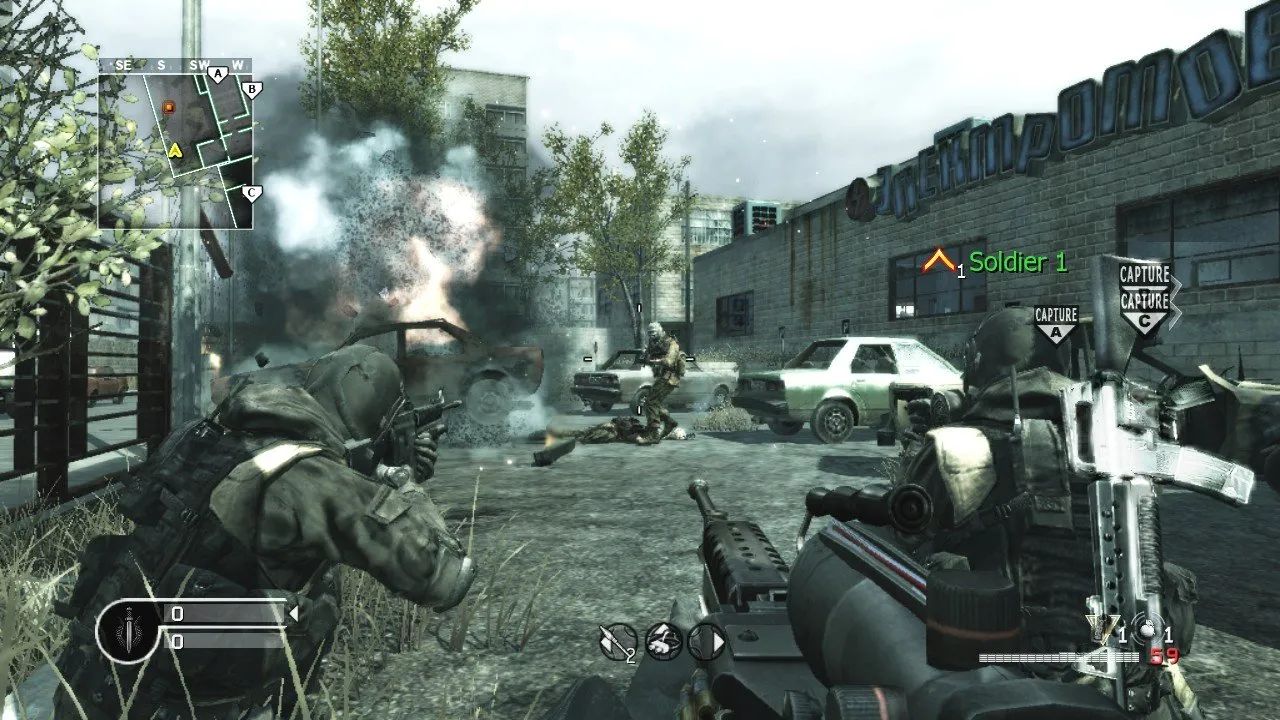The height and width of the screenshot is (720, 1280).
Task: Select the flashbang grenade icon
Action: coord(1147,629)
